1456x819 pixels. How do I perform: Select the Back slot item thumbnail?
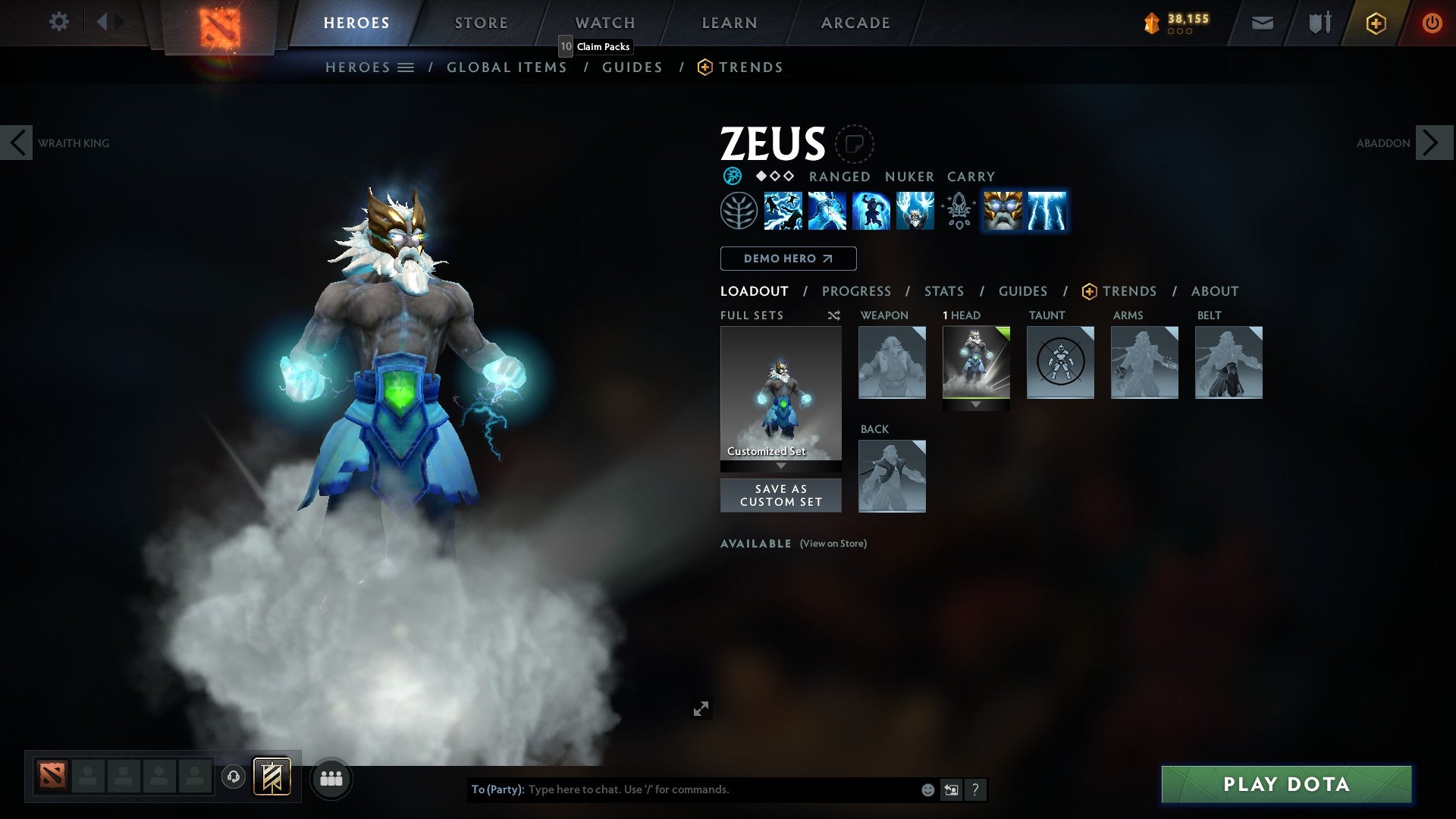click(892, 475)
